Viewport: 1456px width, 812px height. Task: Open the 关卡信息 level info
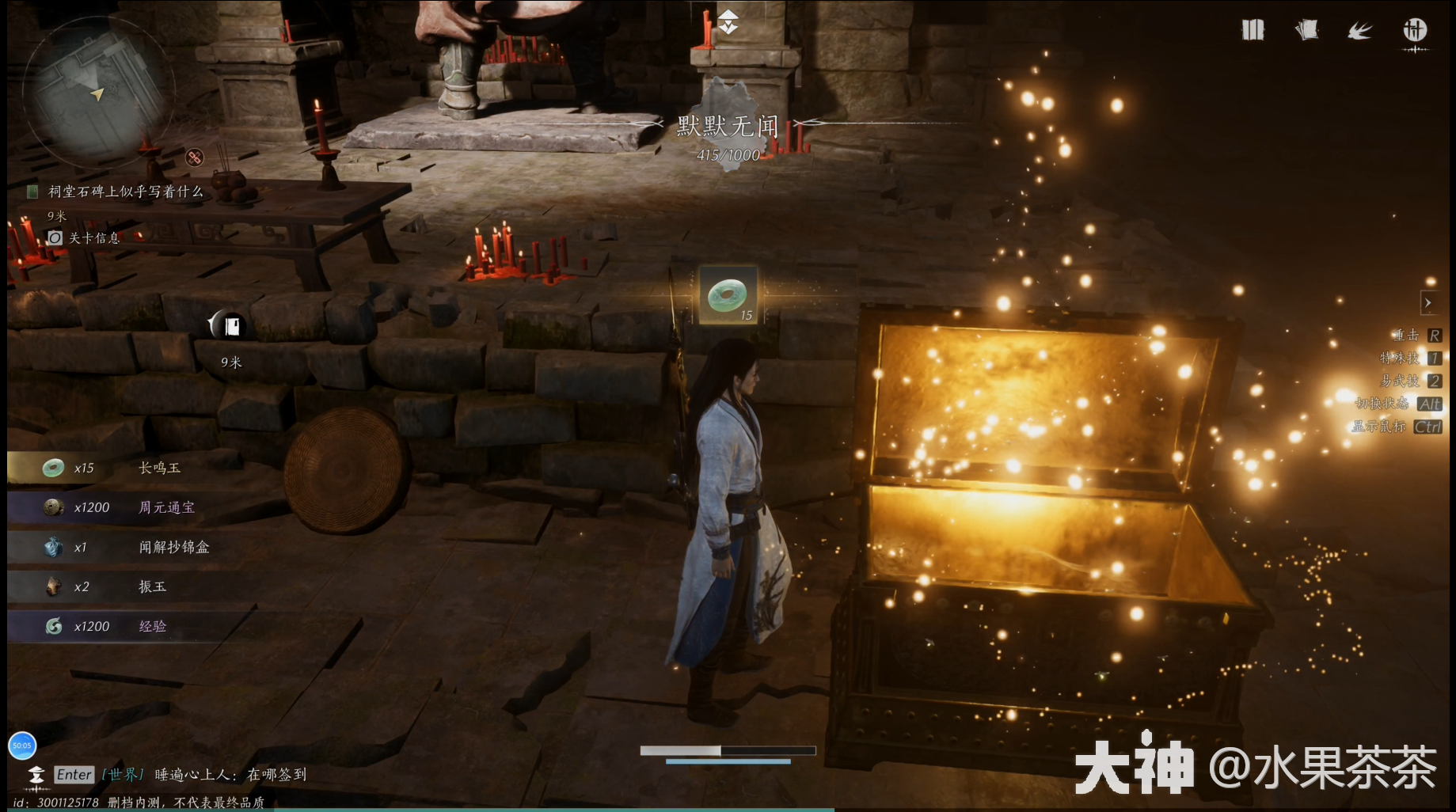click(x=93, y=237)
